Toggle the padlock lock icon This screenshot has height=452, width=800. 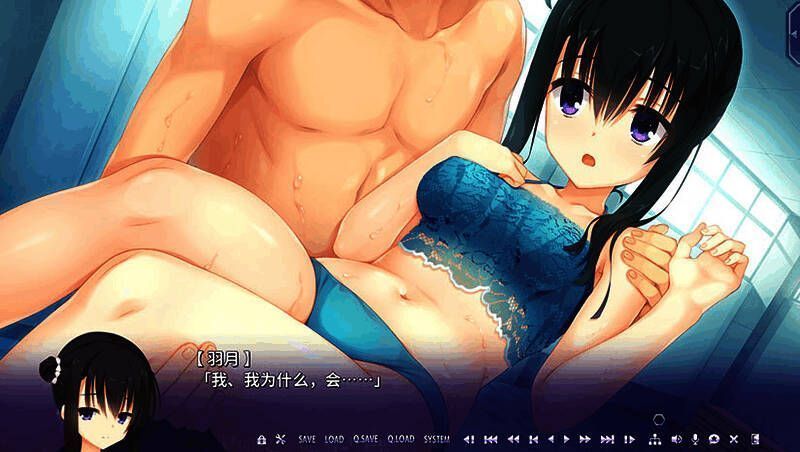coord(262,439)
